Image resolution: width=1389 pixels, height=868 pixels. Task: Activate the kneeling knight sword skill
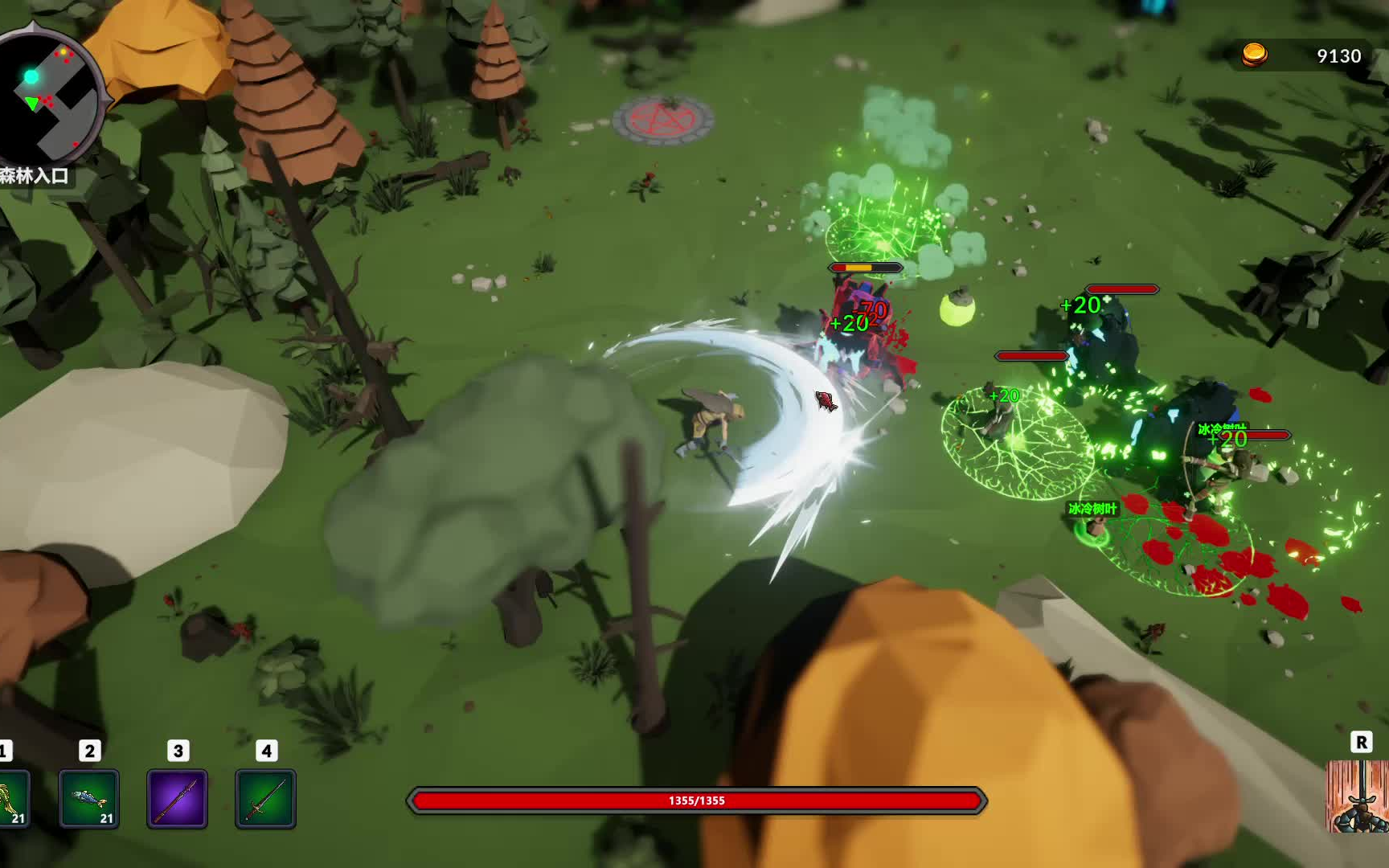tap(1360, 796)
